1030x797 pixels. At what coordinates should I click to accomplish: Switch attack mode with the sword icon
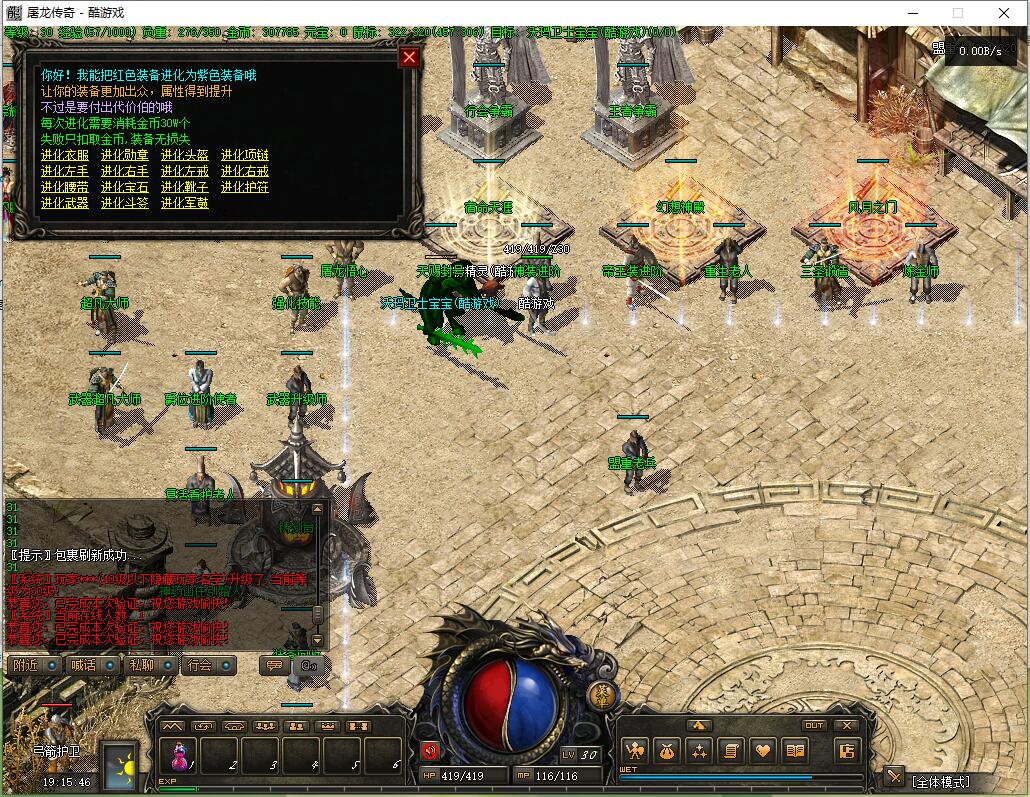click(x=893, y=777)
